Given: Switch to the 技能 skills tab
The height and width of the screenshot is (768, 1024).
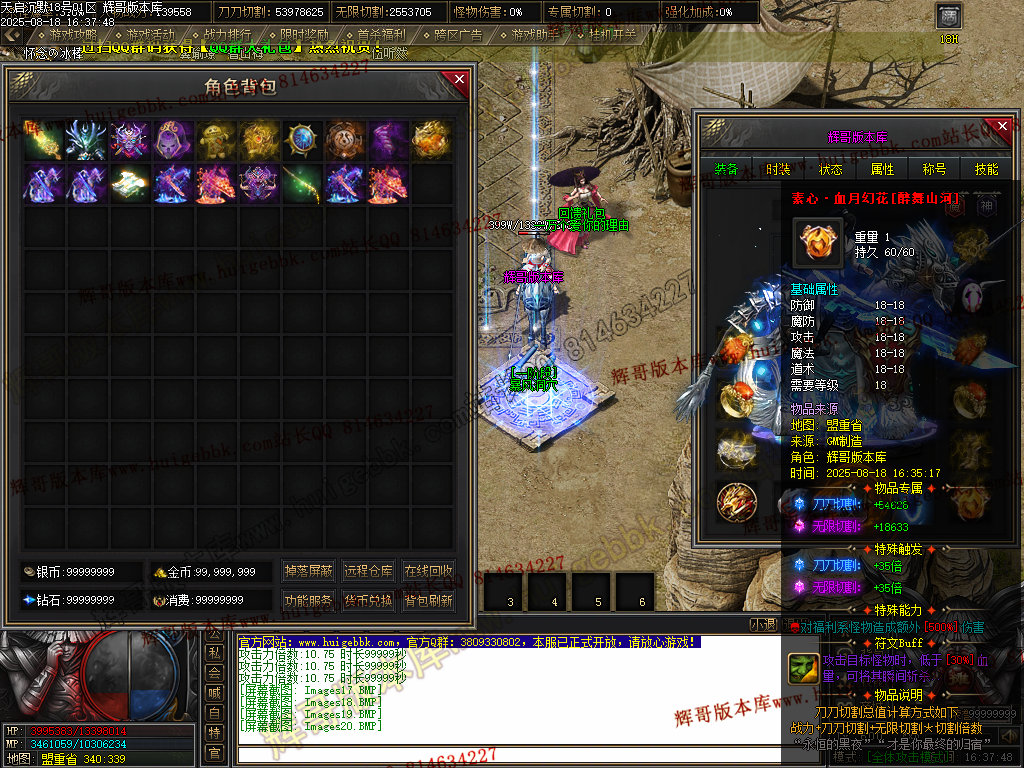Looking at the screenshot, I should coord(986,169).
